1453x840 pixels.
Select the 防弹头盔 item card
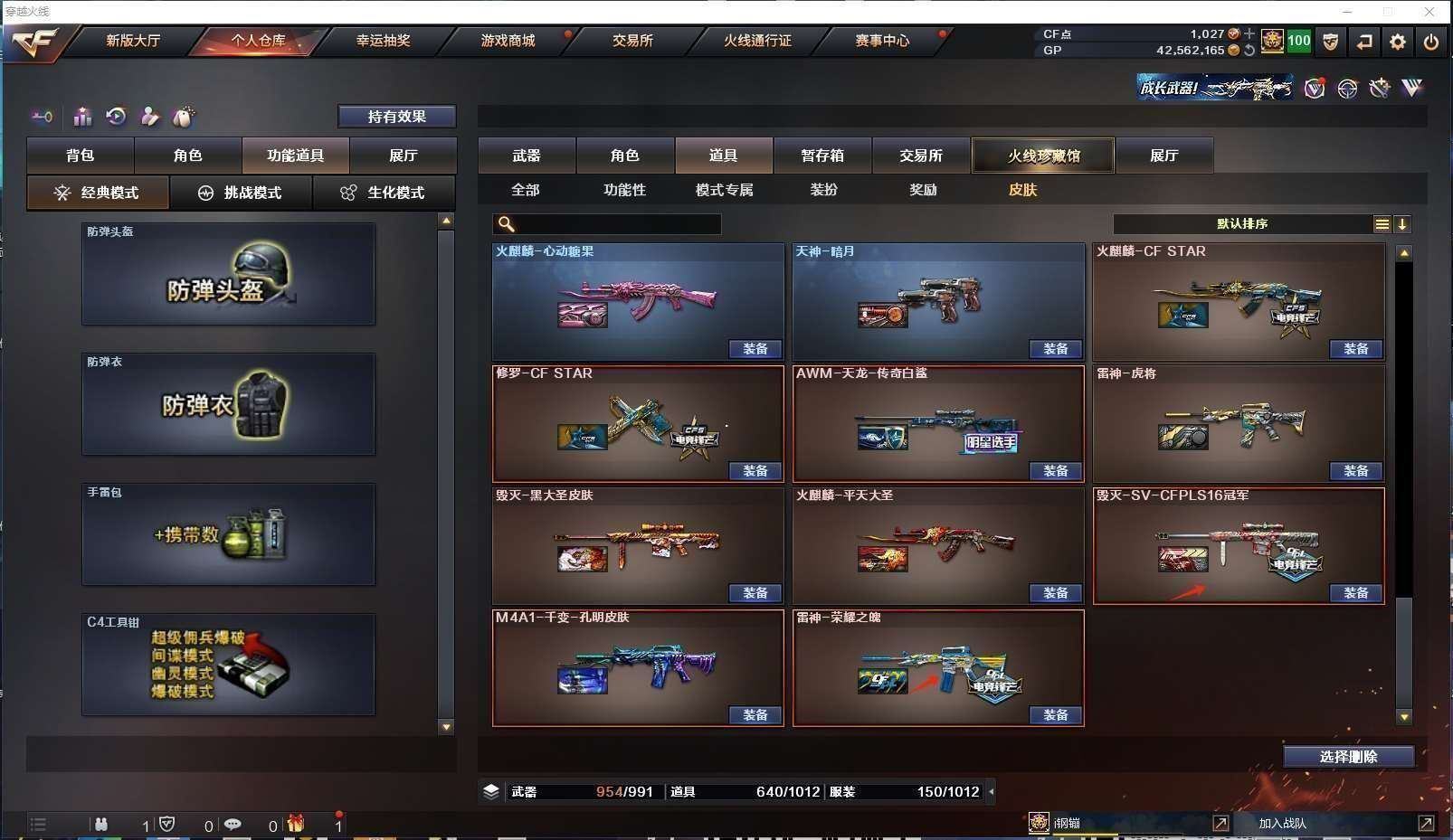click(228, 274)
